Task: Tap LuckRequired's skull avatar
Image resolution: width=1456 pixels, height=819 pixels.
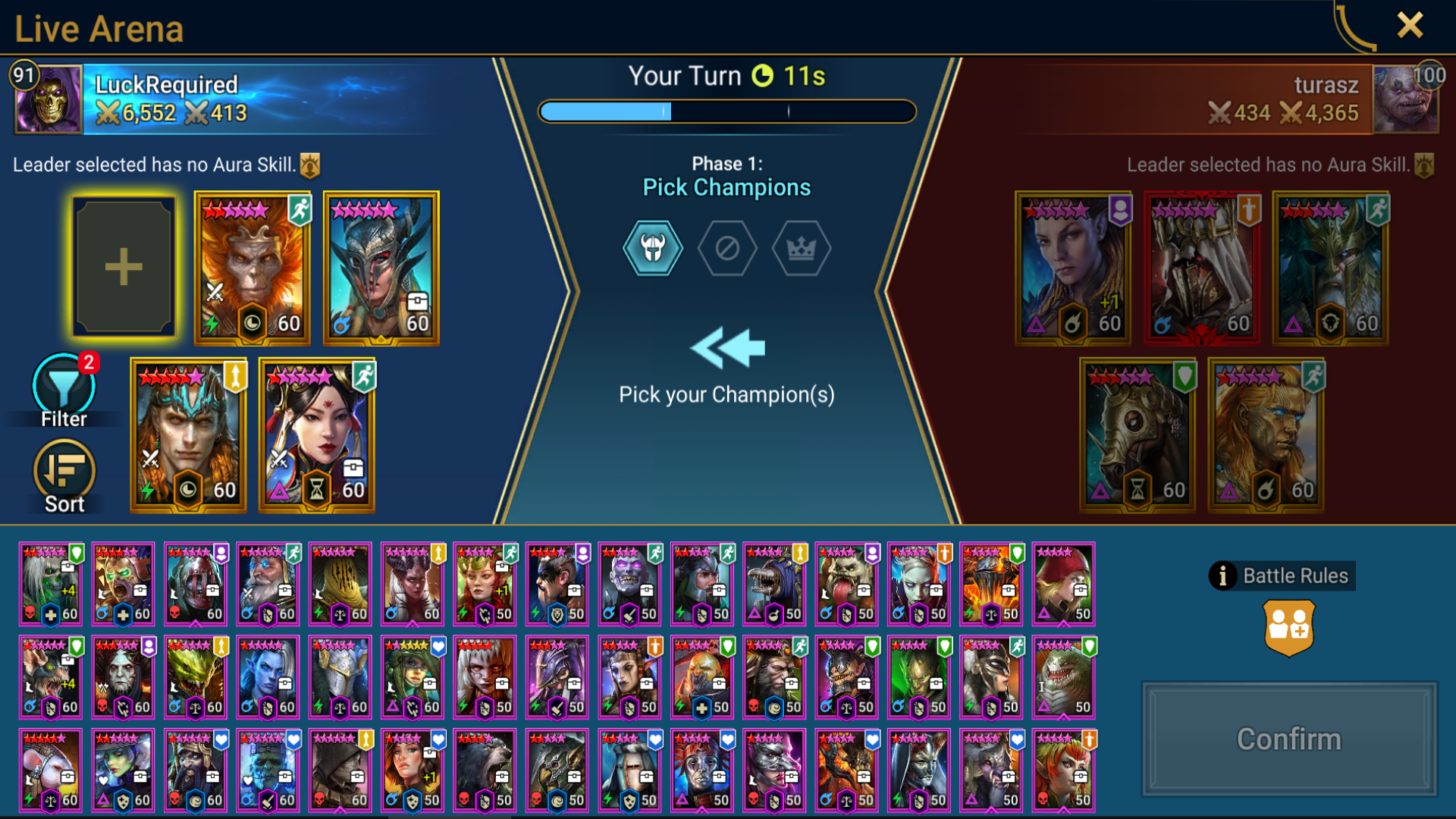Action: coord(49,99)
